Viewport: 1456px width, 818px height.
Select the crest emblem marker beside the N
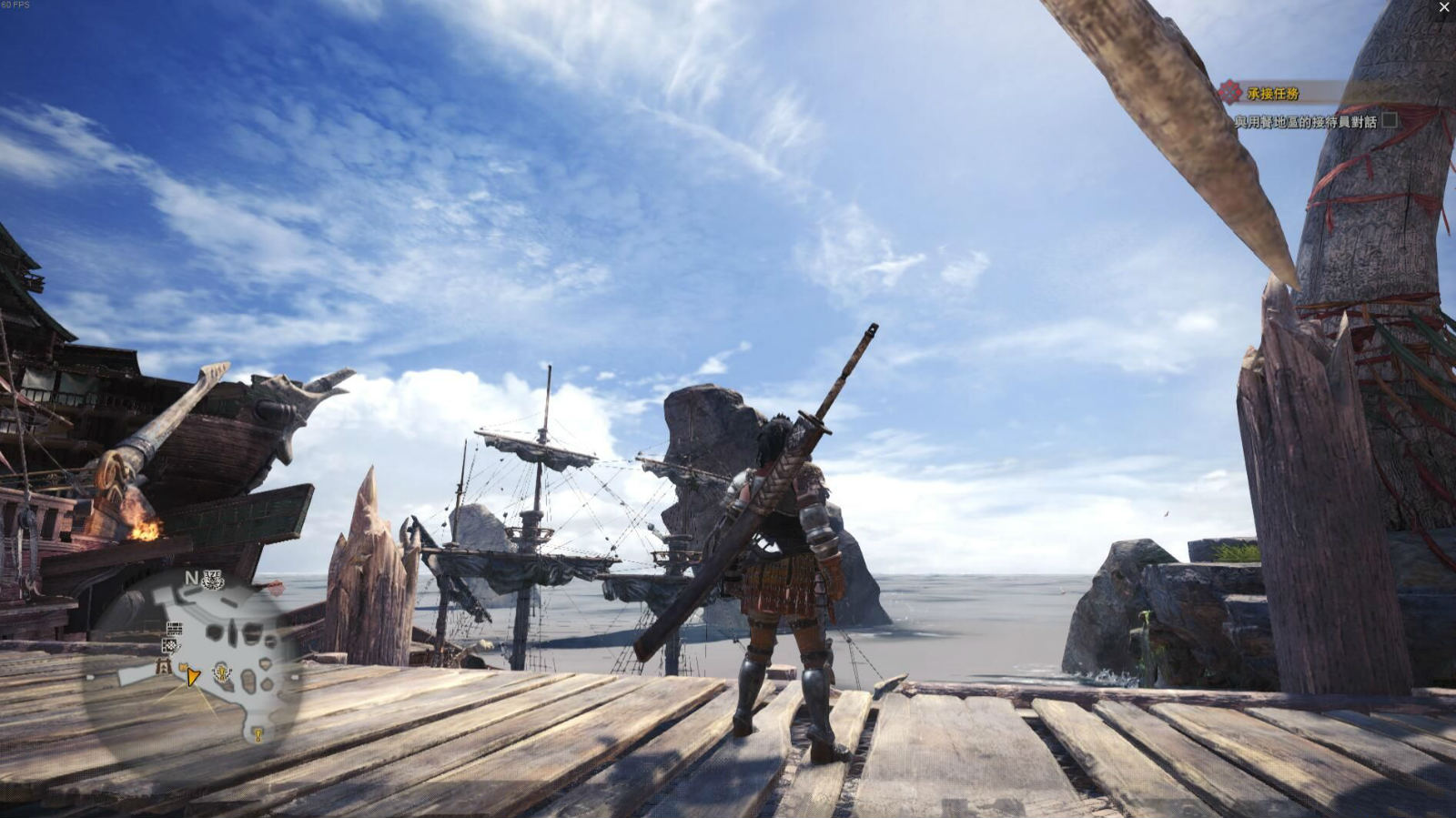(x=213, y=580)
